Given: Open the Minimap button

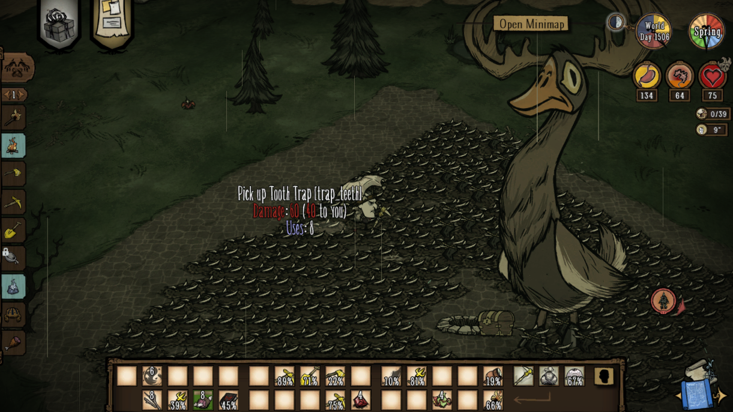Looking at the screenshot, I should pos(531,24).
